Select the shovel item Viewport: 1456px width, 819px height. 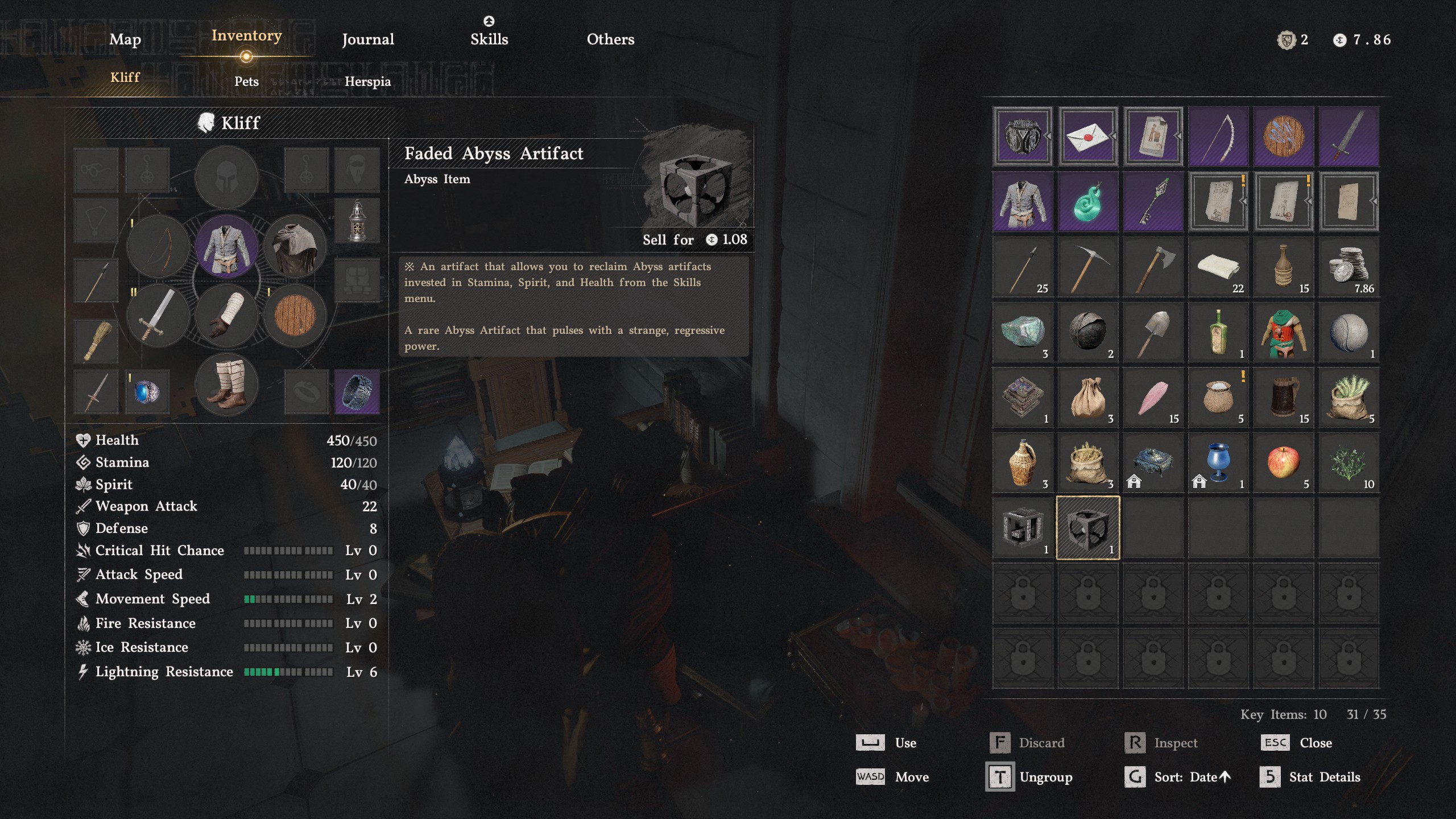pos(1153,331)
